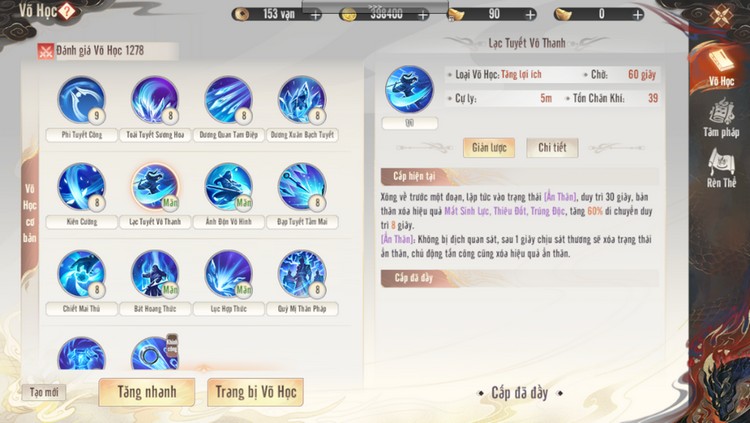Choose the Ảnh Độn Vô Hình skill
750x423 pixels.
tap(228, 187)
